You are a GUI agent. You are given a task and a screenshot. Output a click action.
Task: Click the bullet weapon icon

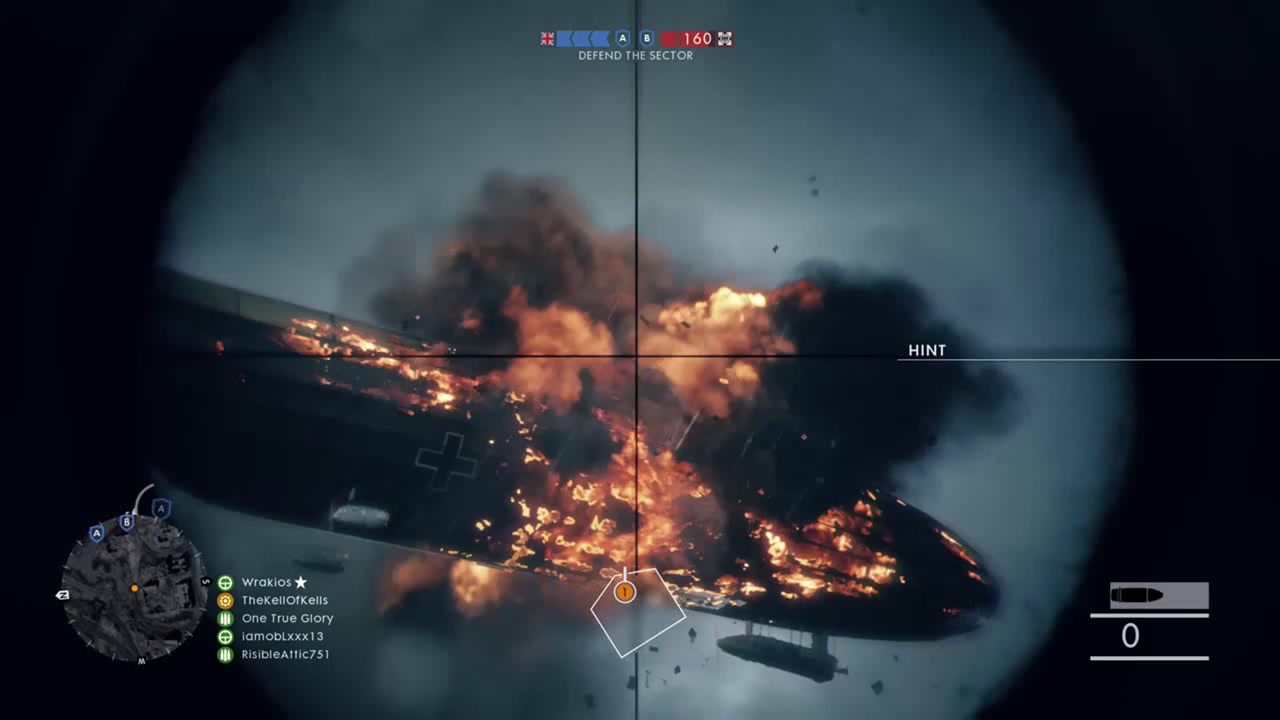[1138, 596]
